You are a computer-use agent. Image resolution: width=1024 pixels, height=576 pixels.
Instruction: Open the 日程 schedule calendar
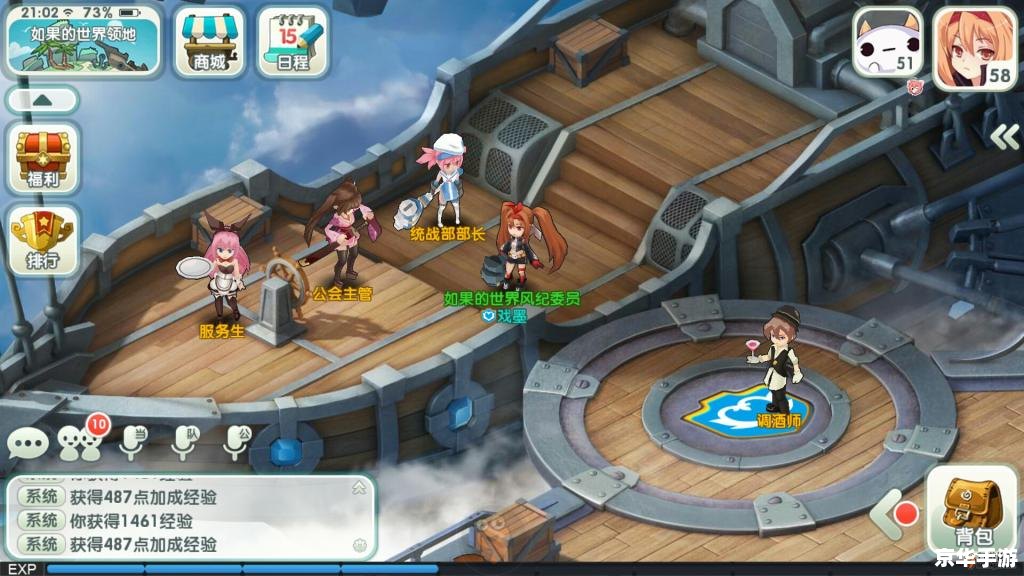292,41
